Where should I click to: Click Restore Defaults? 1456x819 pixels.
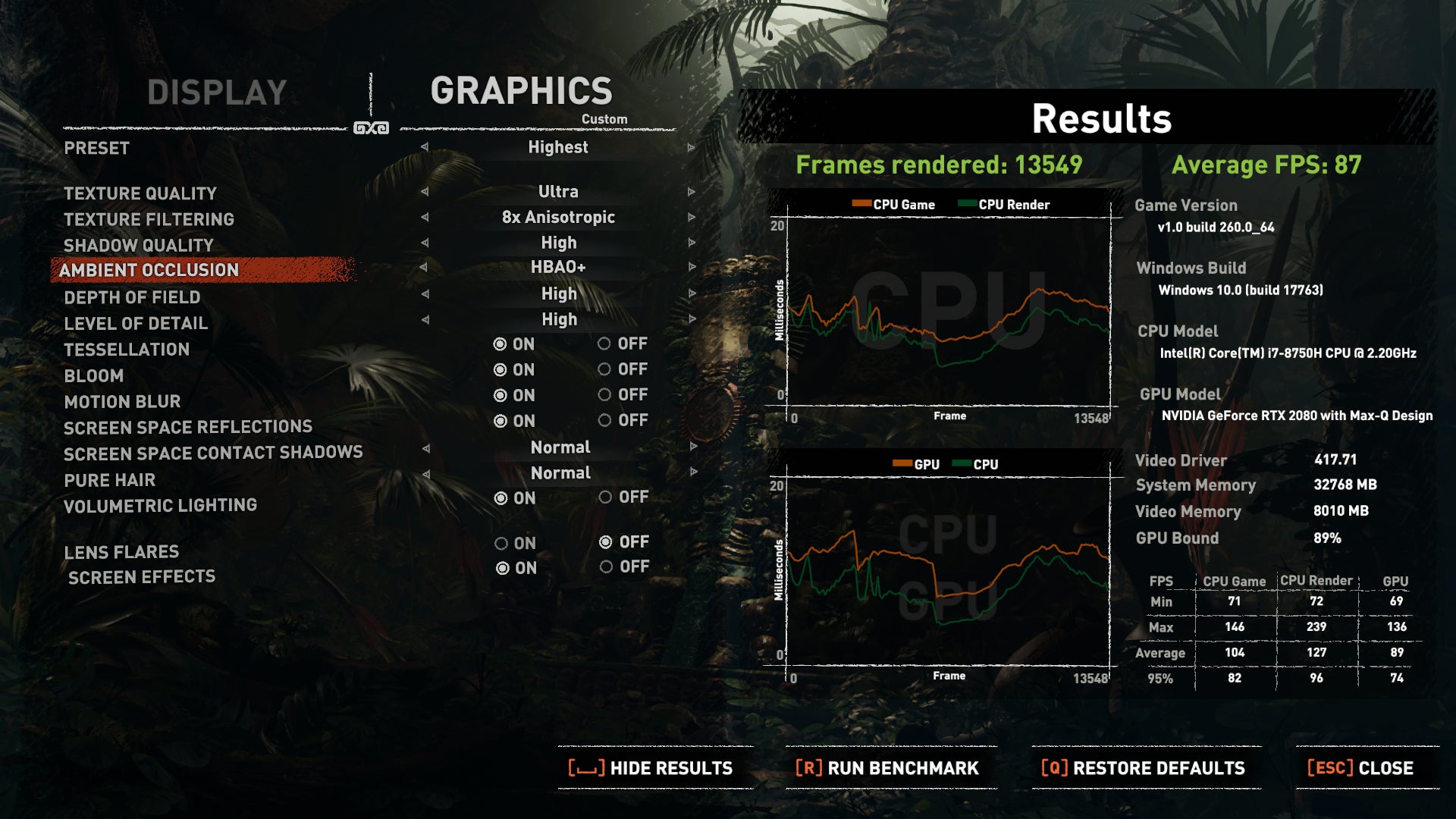tap(1143, 767)
